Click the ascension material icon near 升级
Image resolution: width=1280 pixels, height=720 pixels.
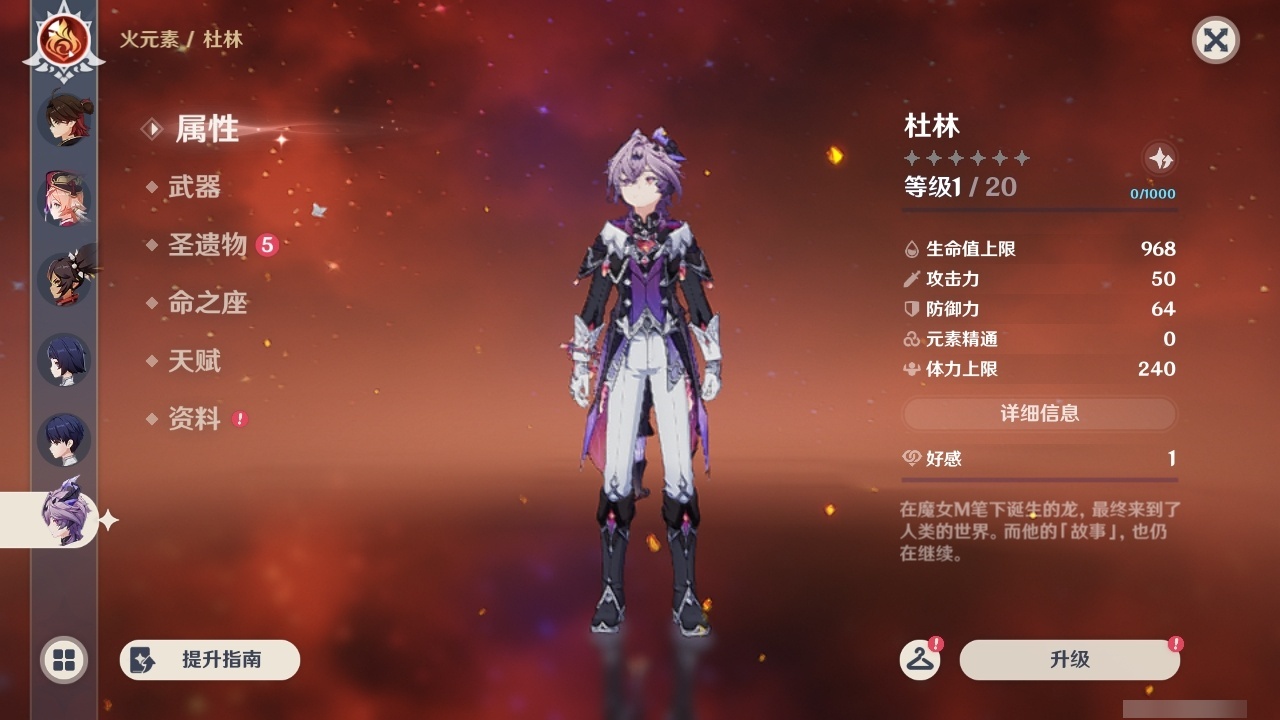[922, 660]
